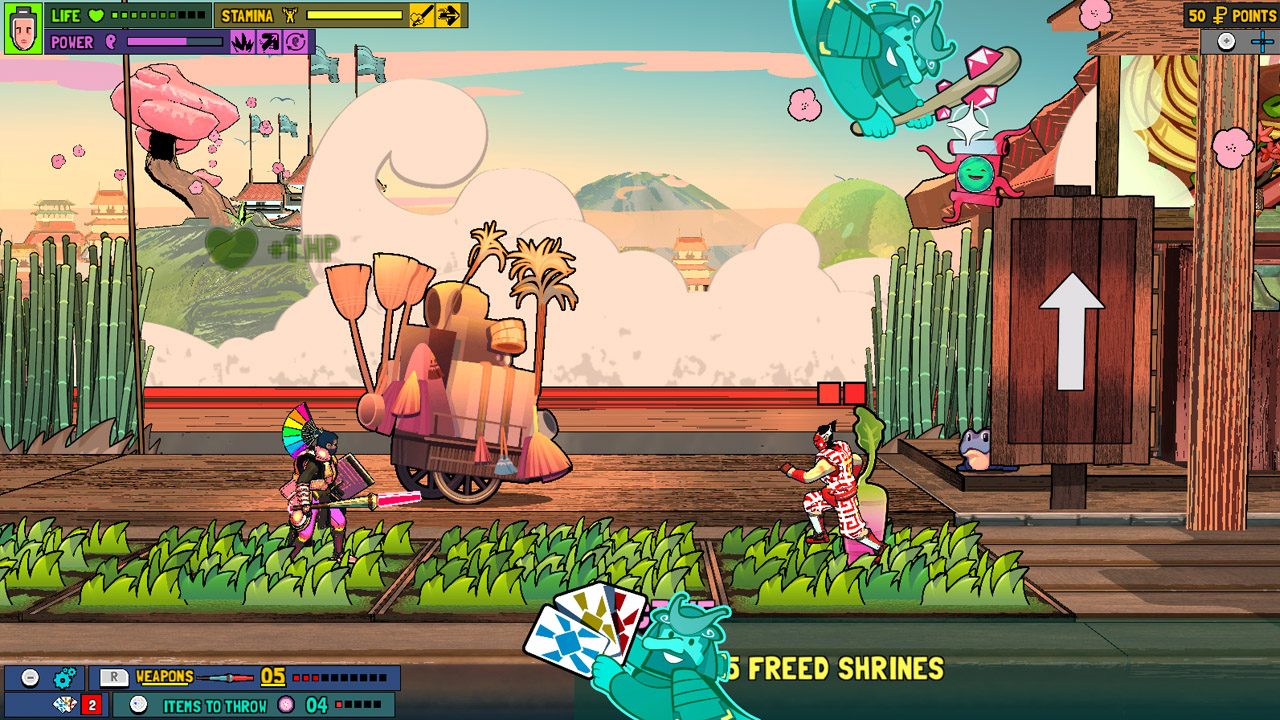Click the sword icon in the WEAPONS bar
The image size is (1280, 720).
click(225, 678)
